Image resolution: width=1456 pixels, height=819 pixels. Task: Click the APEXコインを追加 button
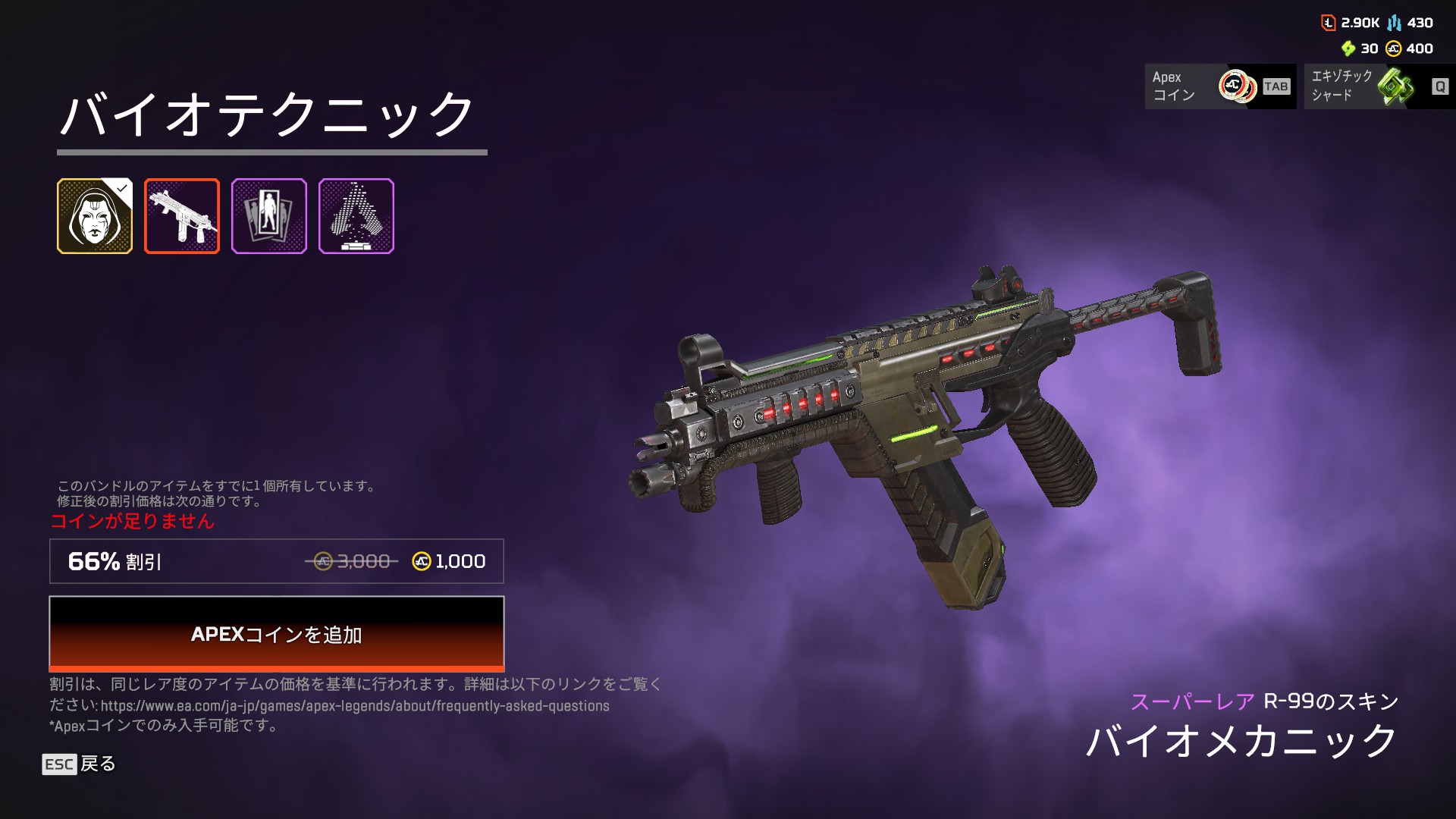pyautogui.click(x=277, y=633)
